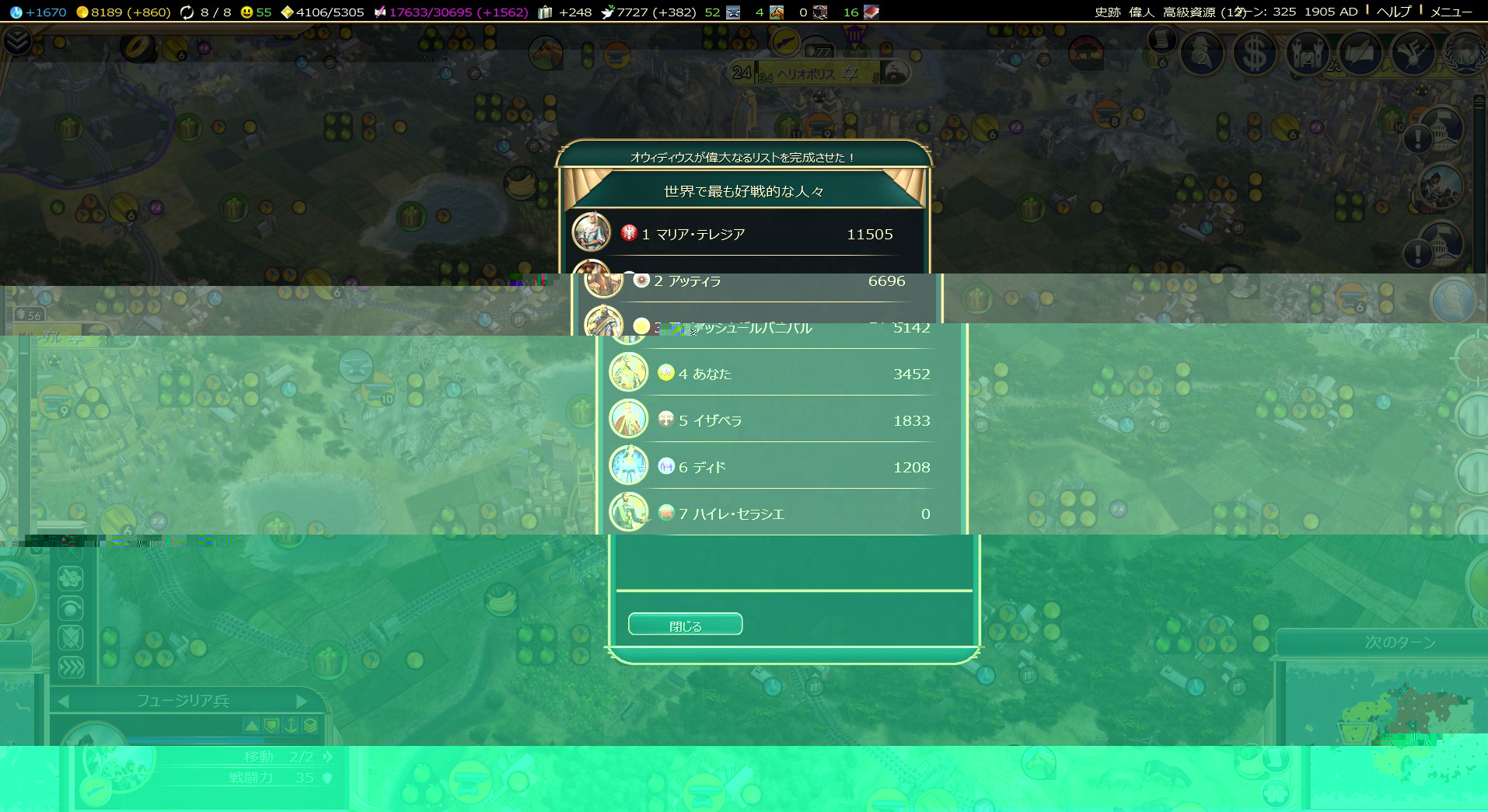Image resolution: width=1488 pixels, height=812 pixels.
Task: Close the ranking popup with 閉じる
Action: point(685,625)
